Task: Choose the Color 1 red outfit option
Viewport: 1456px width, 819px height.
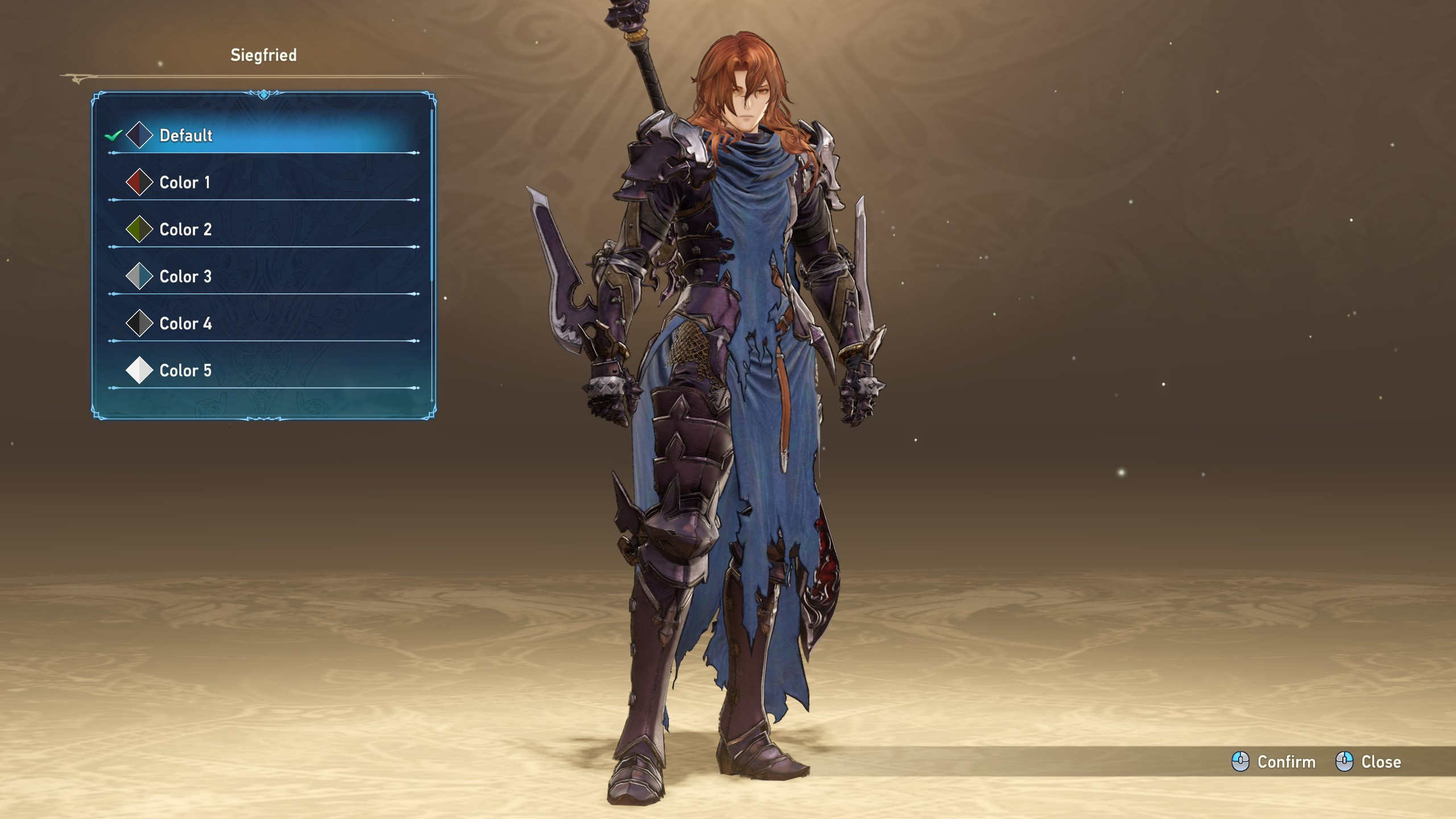Action: [x=185, y=183]
